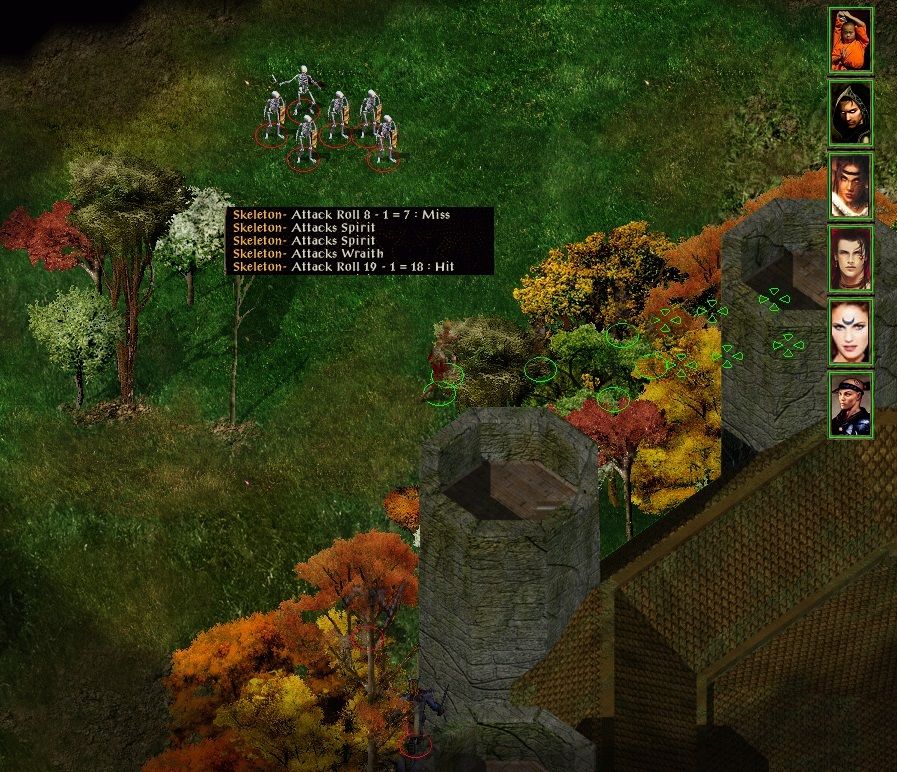Choose the portrait wearing a dark cap

pyautogui.click(x=850, y=404)
